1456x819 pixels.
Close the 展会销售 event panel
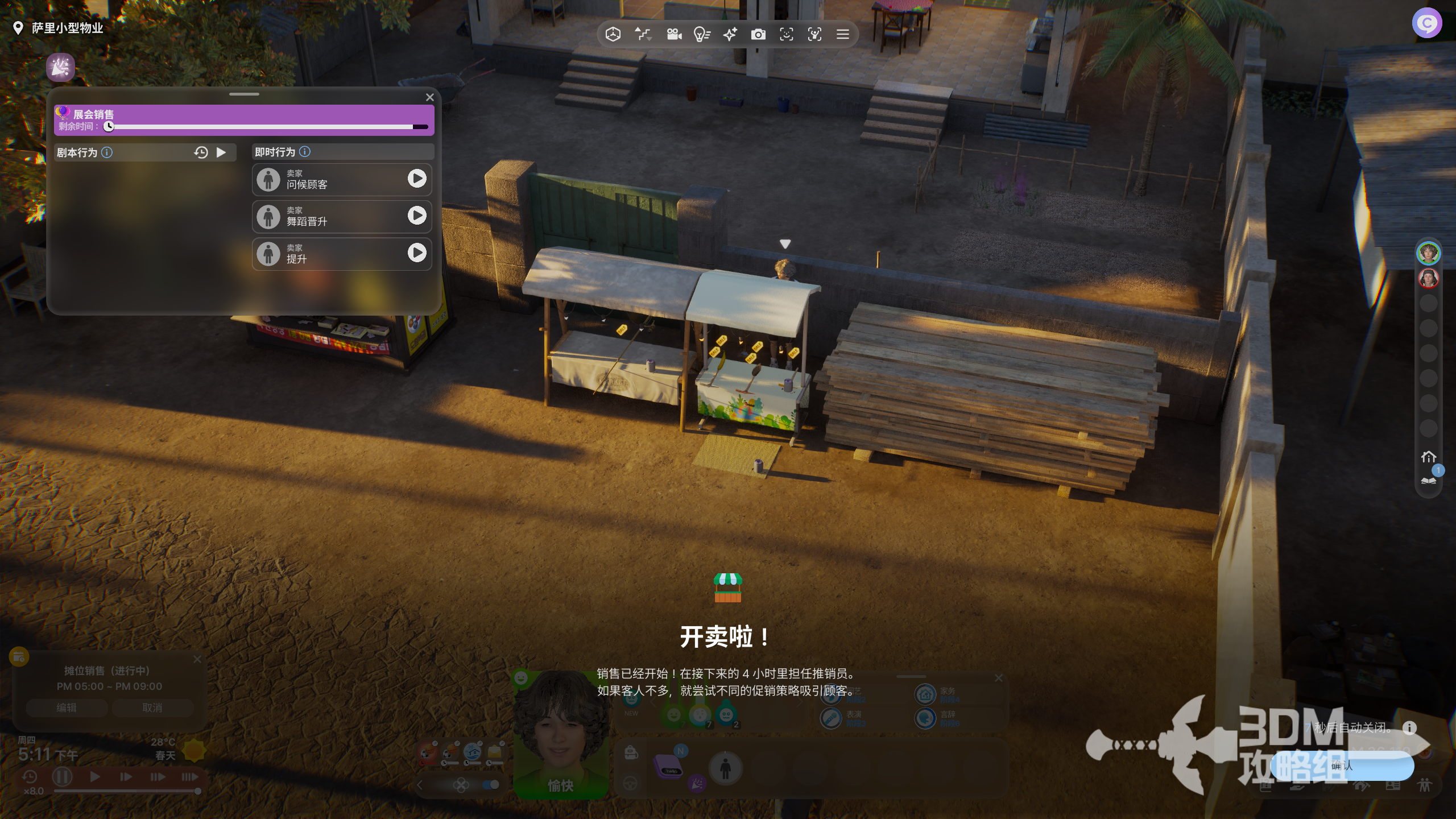coord(430,97)
